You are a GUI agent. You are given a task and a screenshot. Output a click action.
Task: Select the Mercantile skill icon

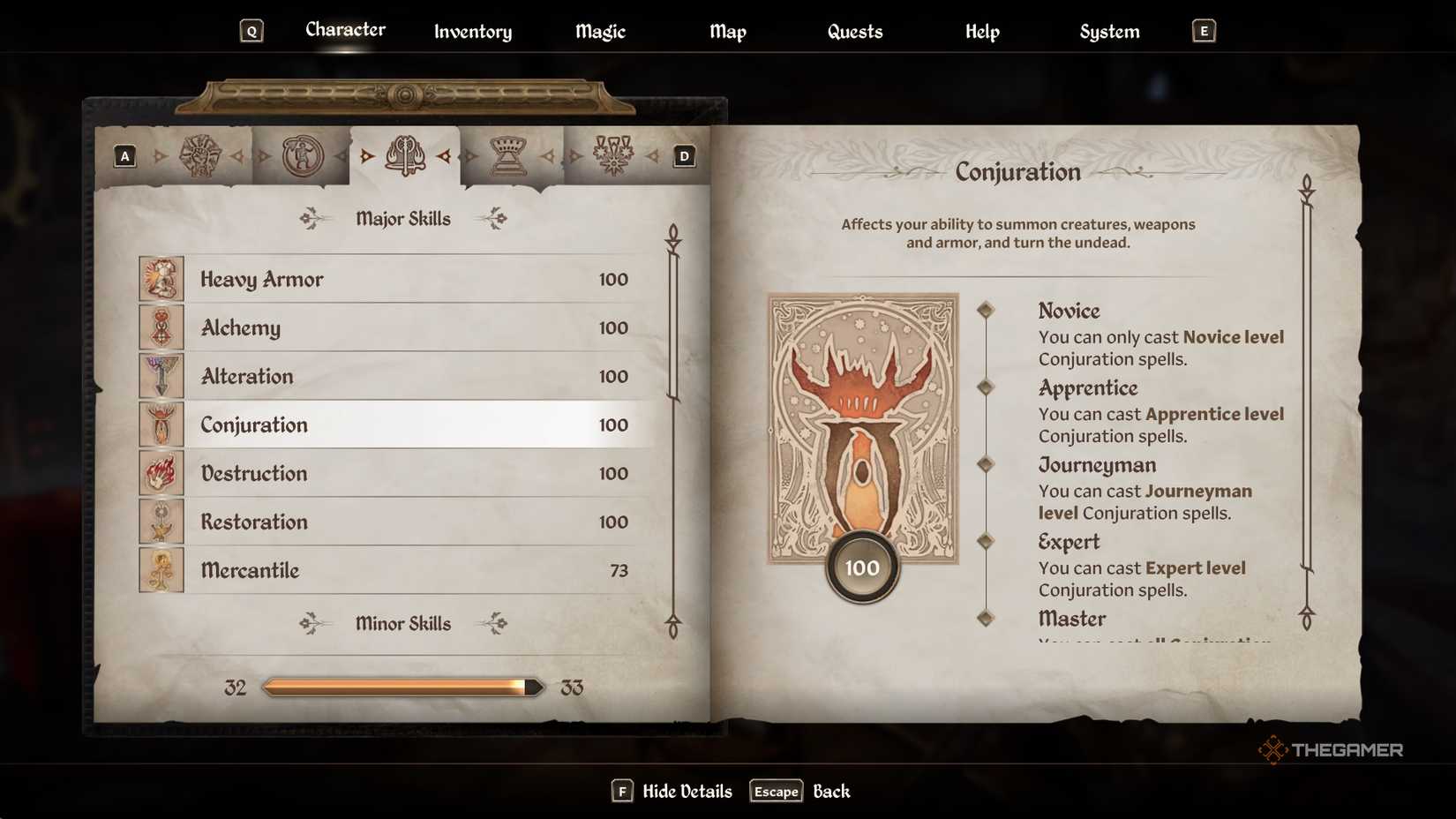[161, 570]
